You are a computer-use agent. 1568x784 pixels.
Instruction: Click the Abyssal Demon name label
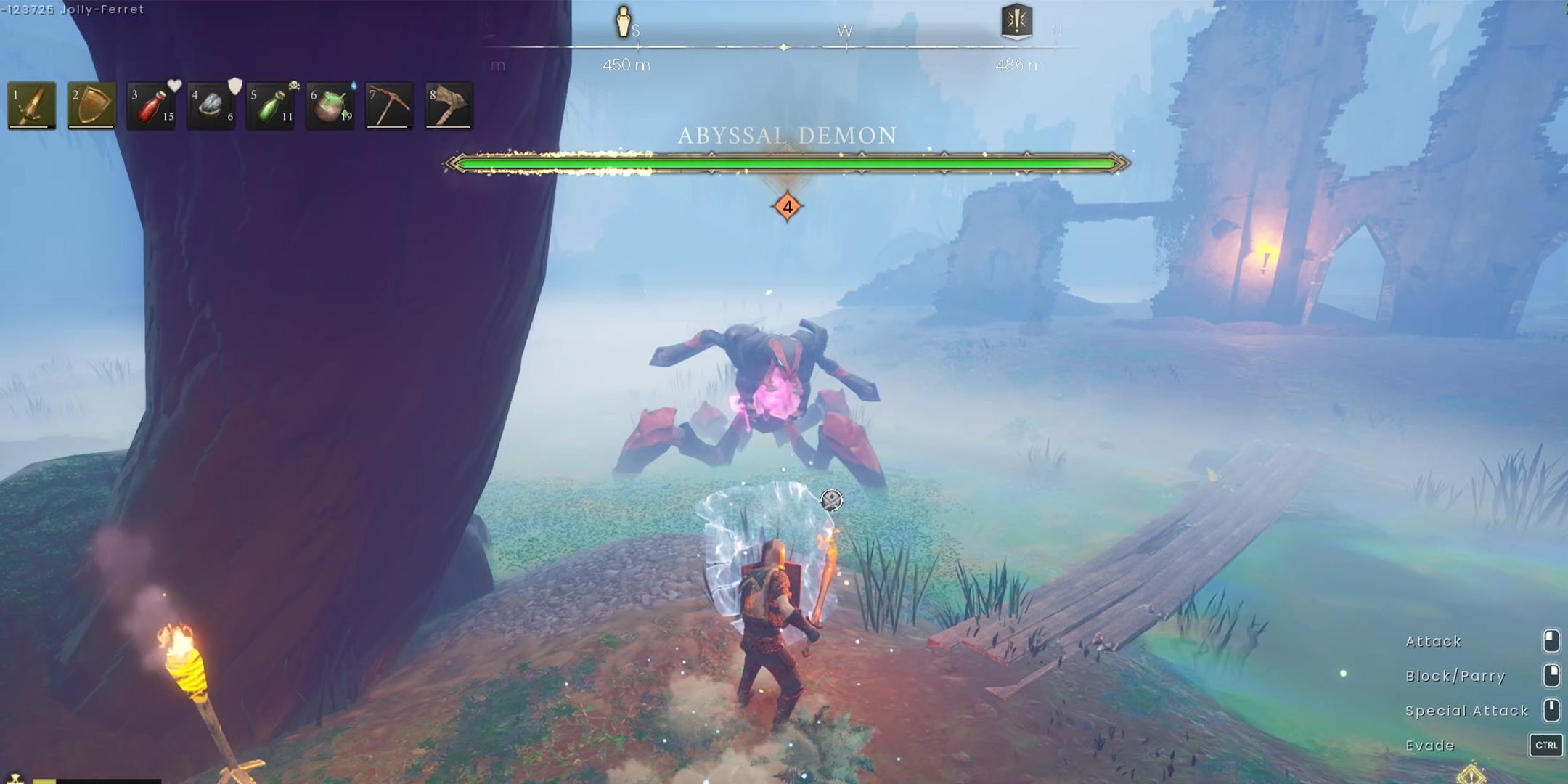(785, 136)
